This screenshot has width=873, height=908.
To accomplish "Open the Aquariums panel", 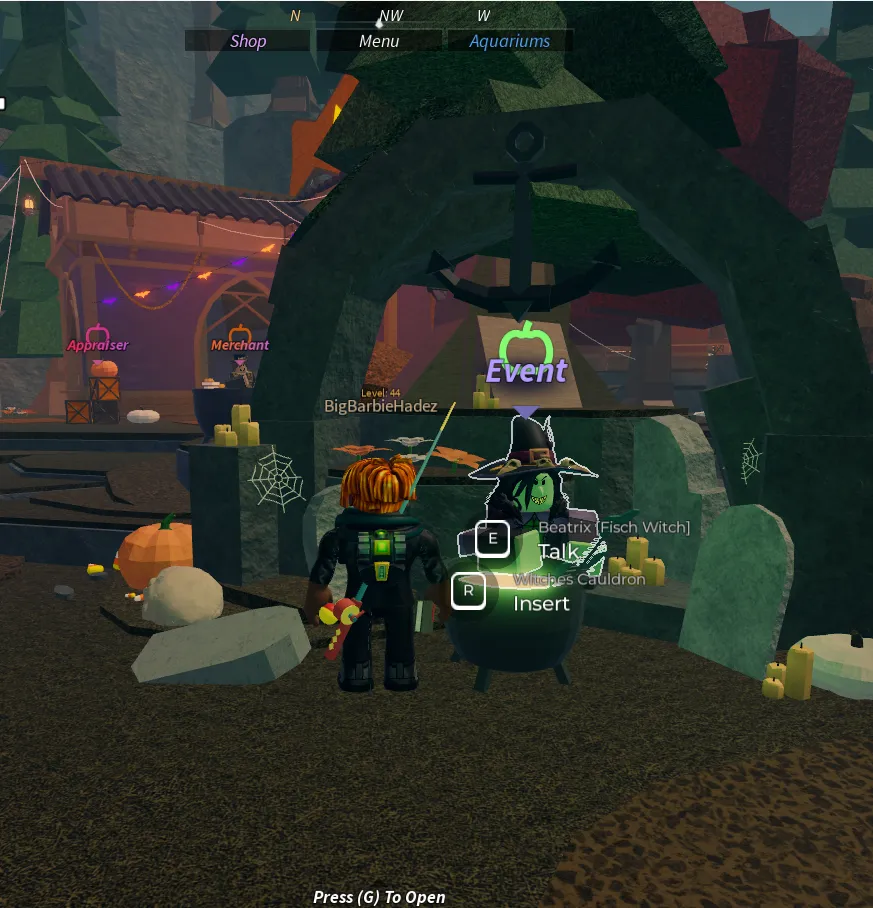I will 510,41.
